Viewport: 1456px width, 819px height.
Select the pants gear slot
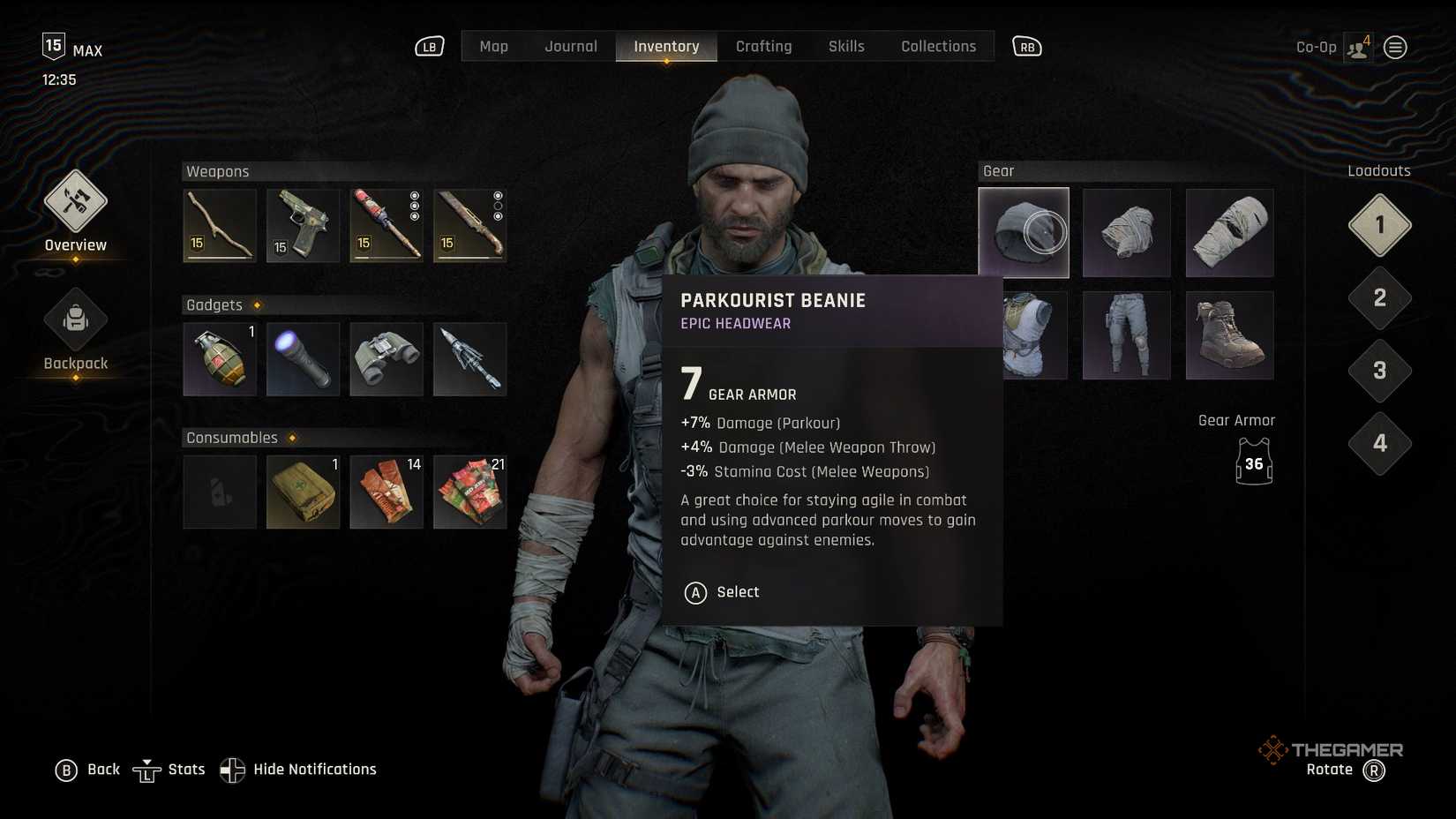coord(1126,335)
